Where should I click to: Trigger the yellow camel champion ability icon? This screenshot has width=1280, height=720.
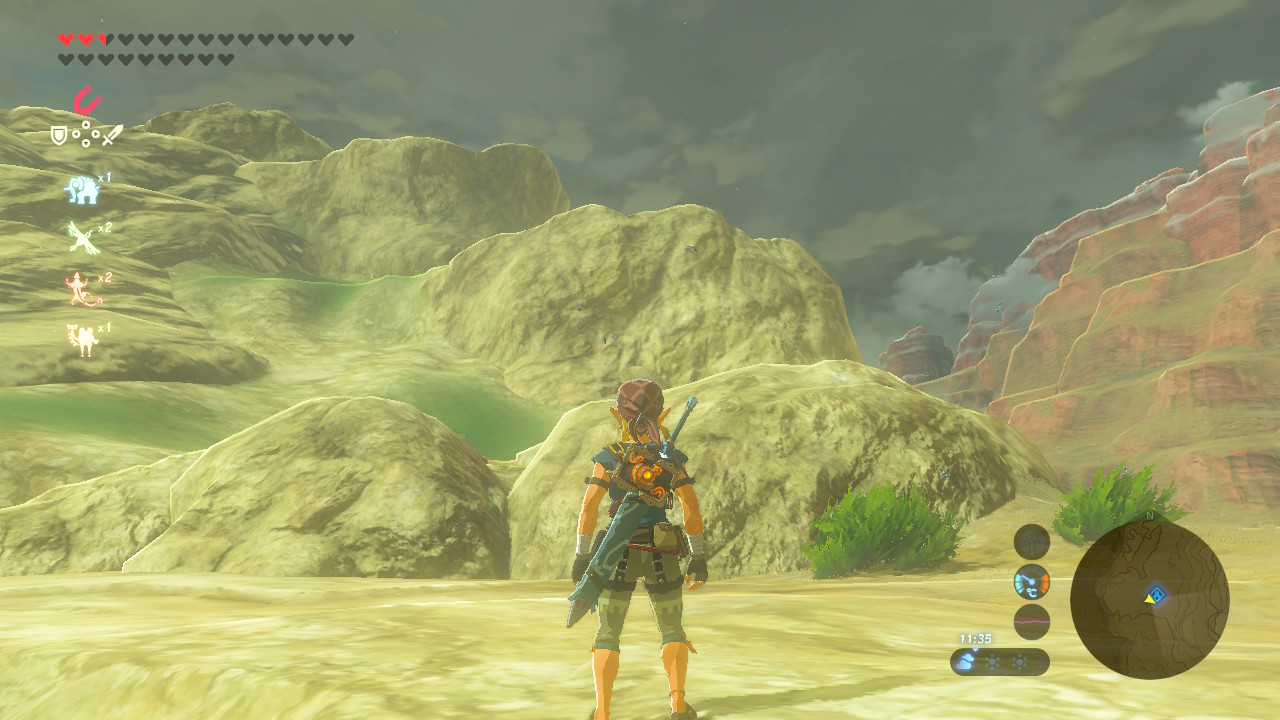coord(82,340)
